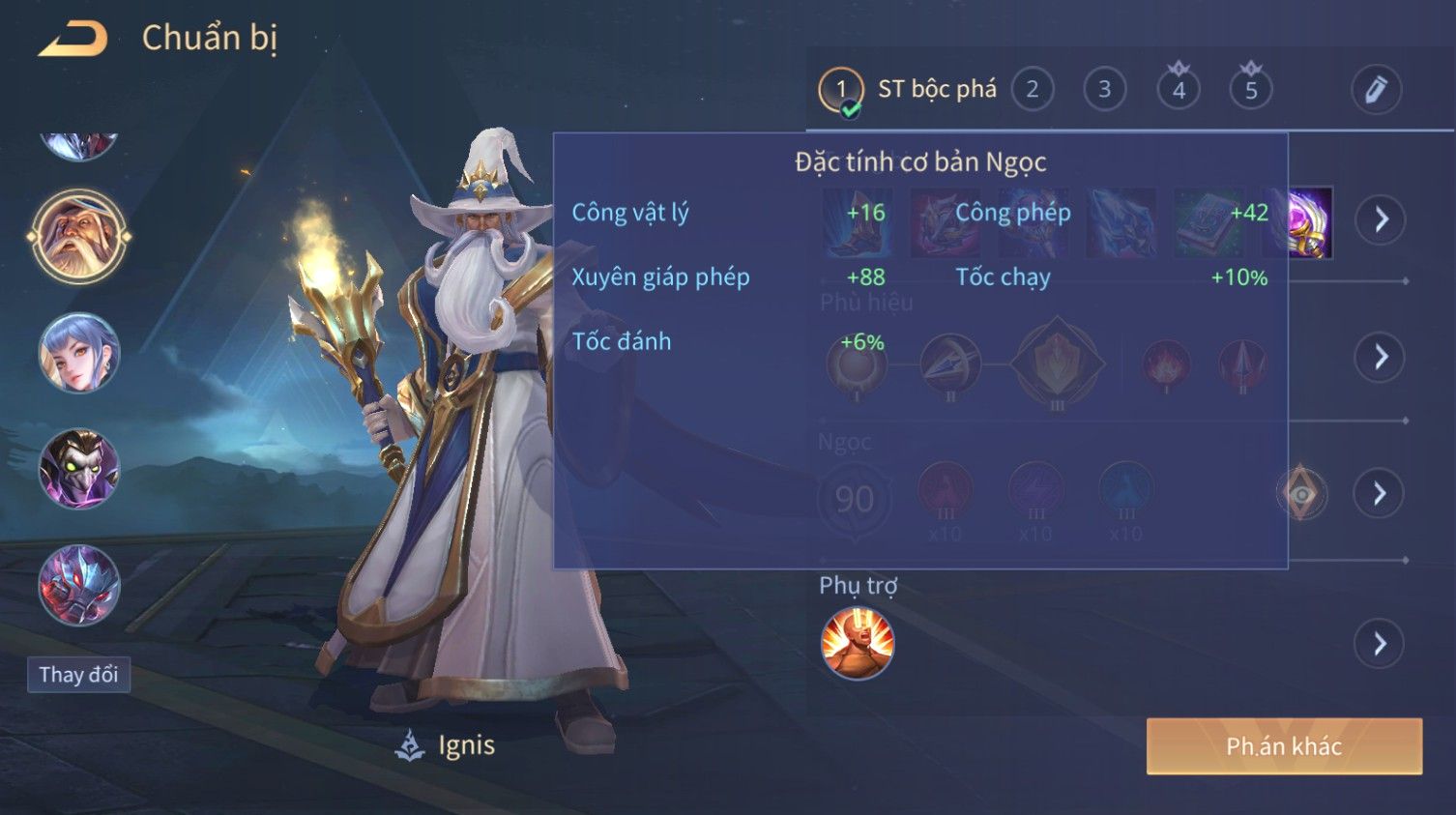Select the green-eyed masked hero portrait
The height and width of the screenshot is (815, 1456).
[79, 469]
